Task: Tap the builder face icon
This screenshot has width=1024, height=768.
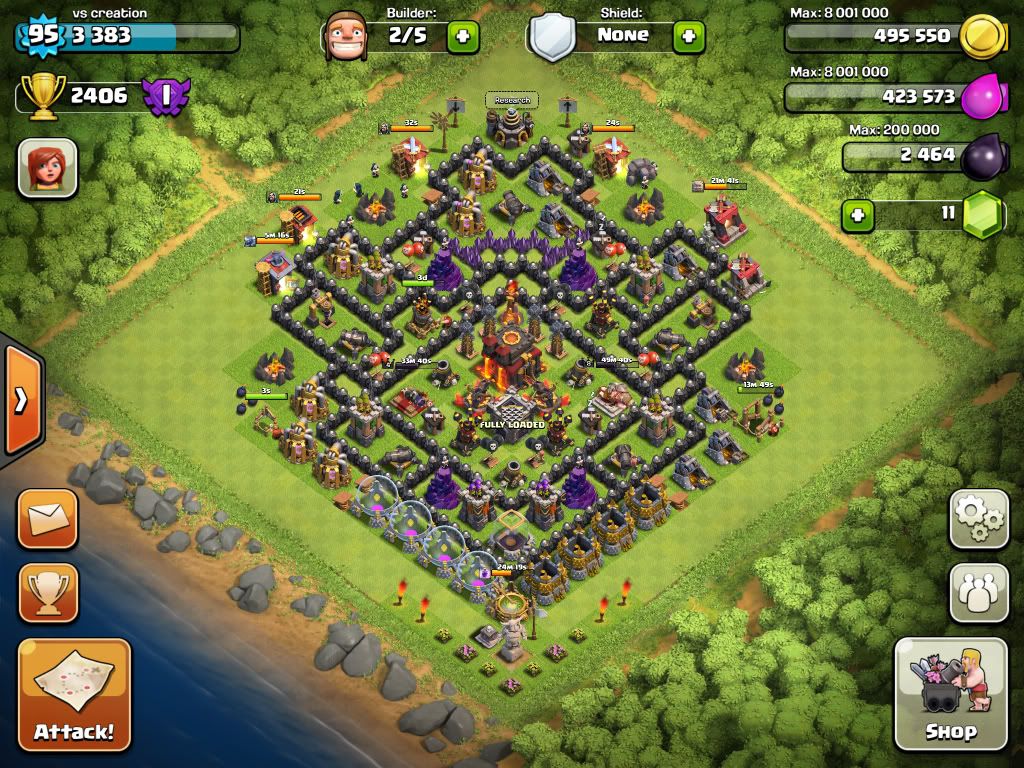Action: tap(346, 37)
